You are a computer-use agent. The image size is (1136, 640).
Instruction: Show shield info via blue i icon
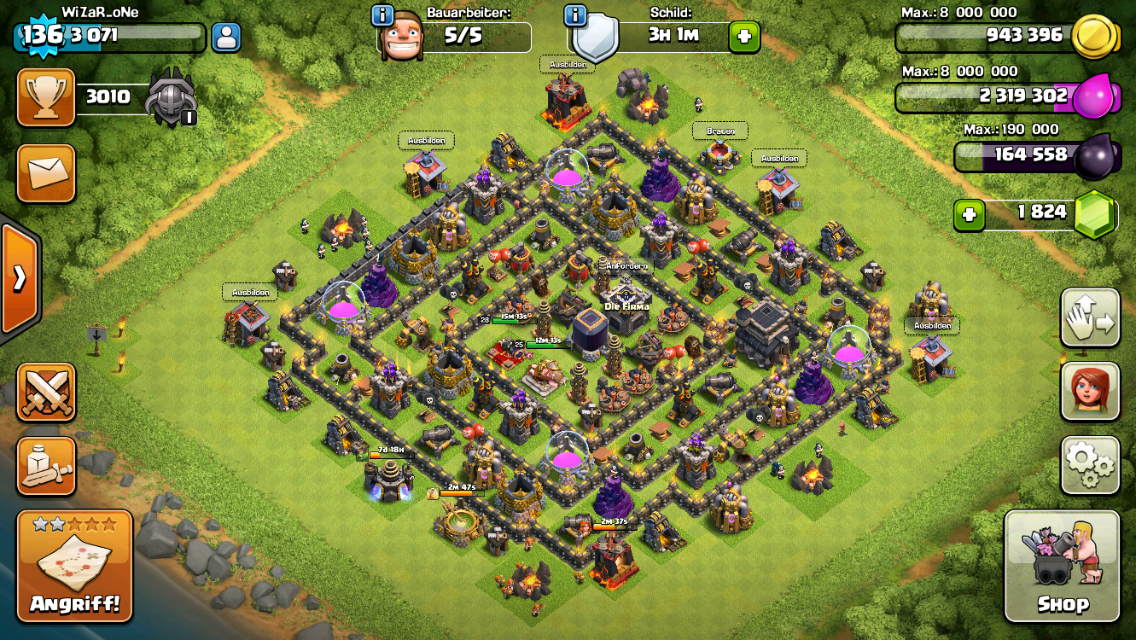click(x=574, y=15)
